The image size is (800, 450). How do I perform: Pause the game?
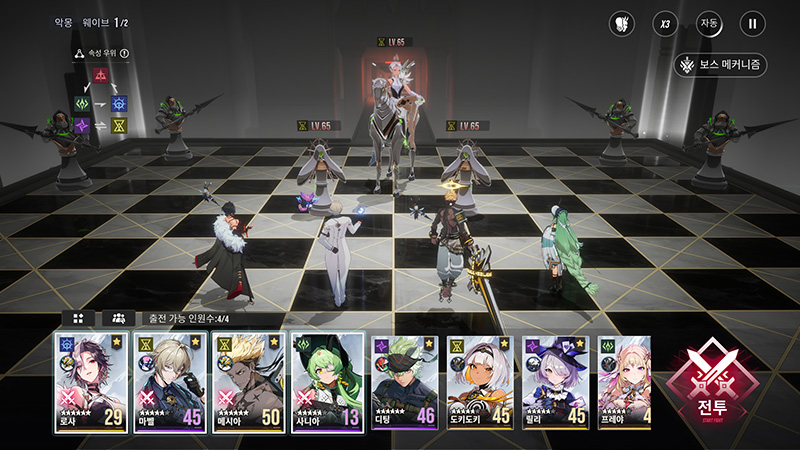pyautogui.click(x=752, y=23)
